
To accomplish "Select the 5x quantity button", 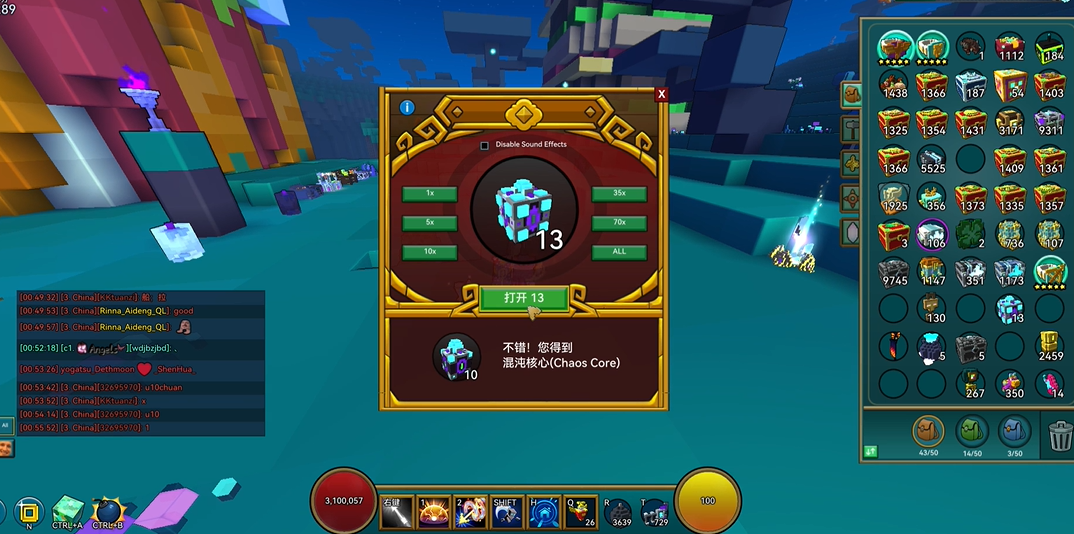I will [429, 223].
